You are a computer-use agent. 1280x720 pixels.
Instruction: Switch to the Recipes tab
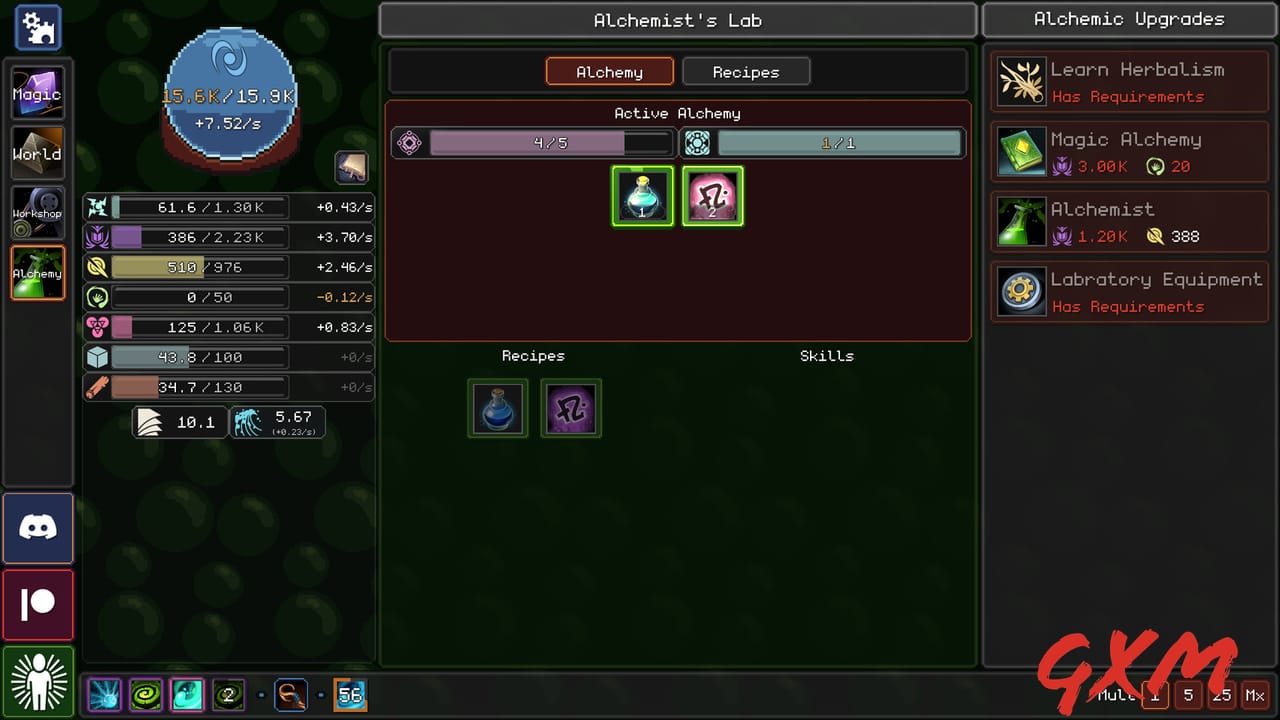(x=745, y=71)
